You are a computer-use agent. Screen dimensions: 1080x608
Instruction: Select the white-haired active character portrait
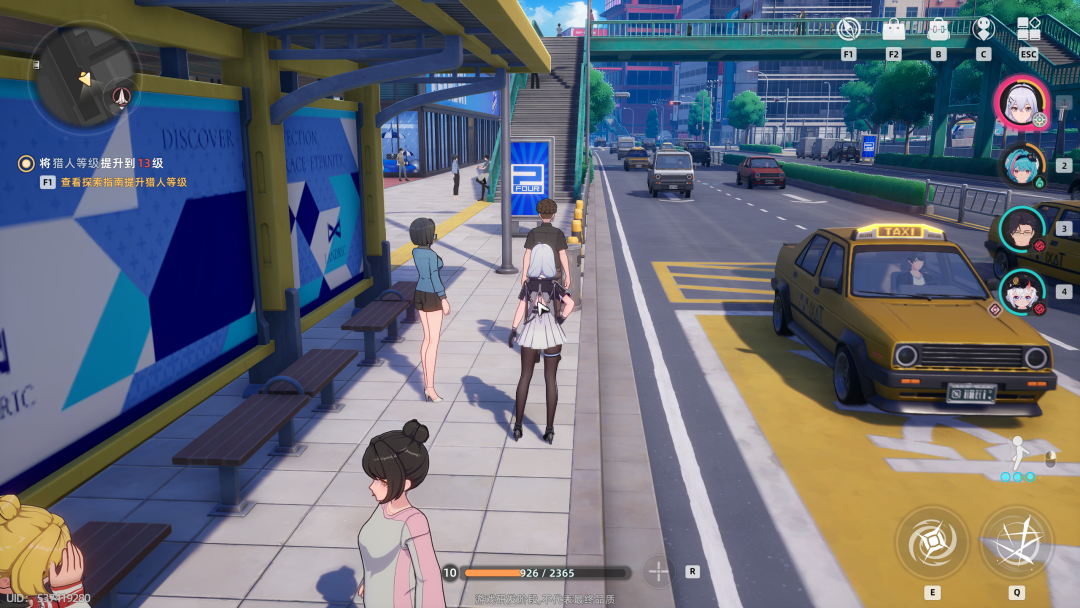pos(1020,103)
